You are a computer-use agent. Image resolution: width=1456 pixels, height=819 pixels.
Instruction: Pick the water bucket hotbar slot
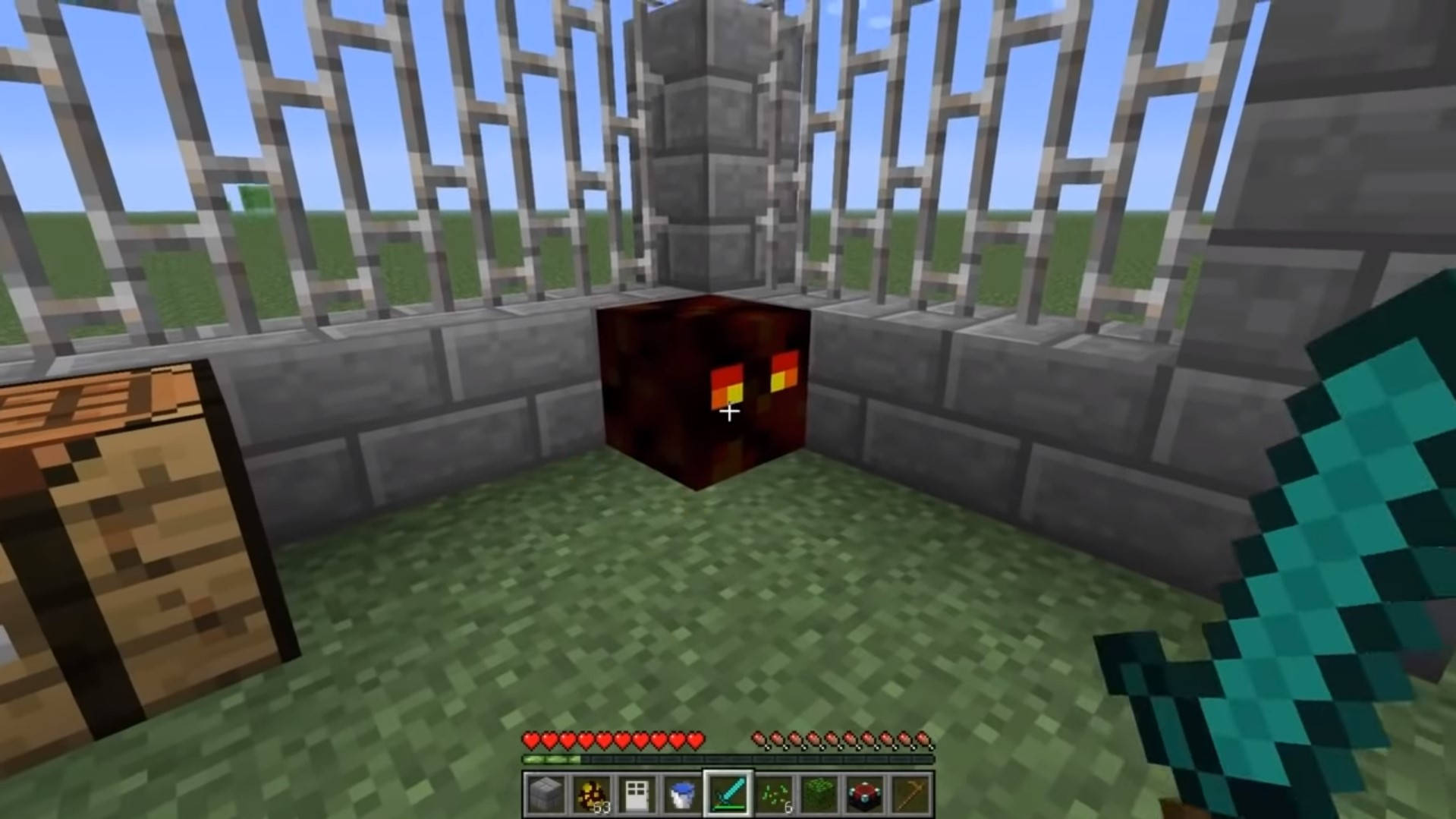683,795
